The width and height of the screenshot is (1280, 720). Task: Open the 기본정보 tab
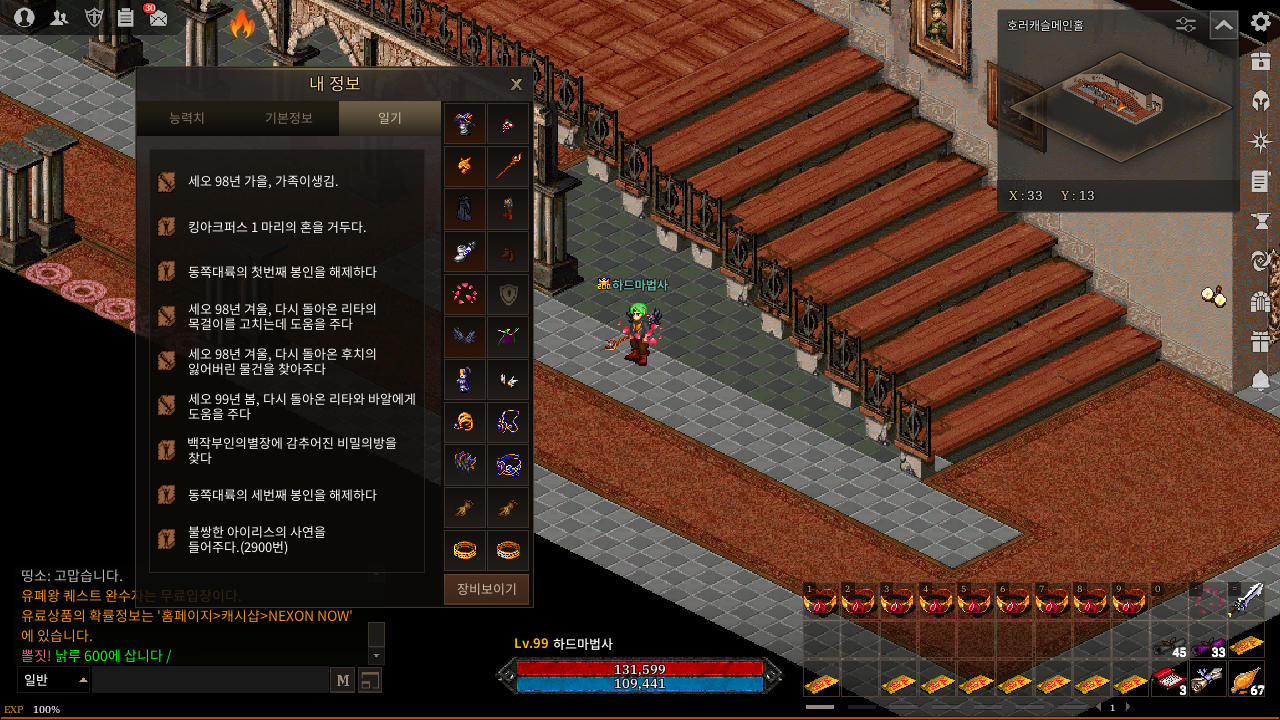click(288, 118)
